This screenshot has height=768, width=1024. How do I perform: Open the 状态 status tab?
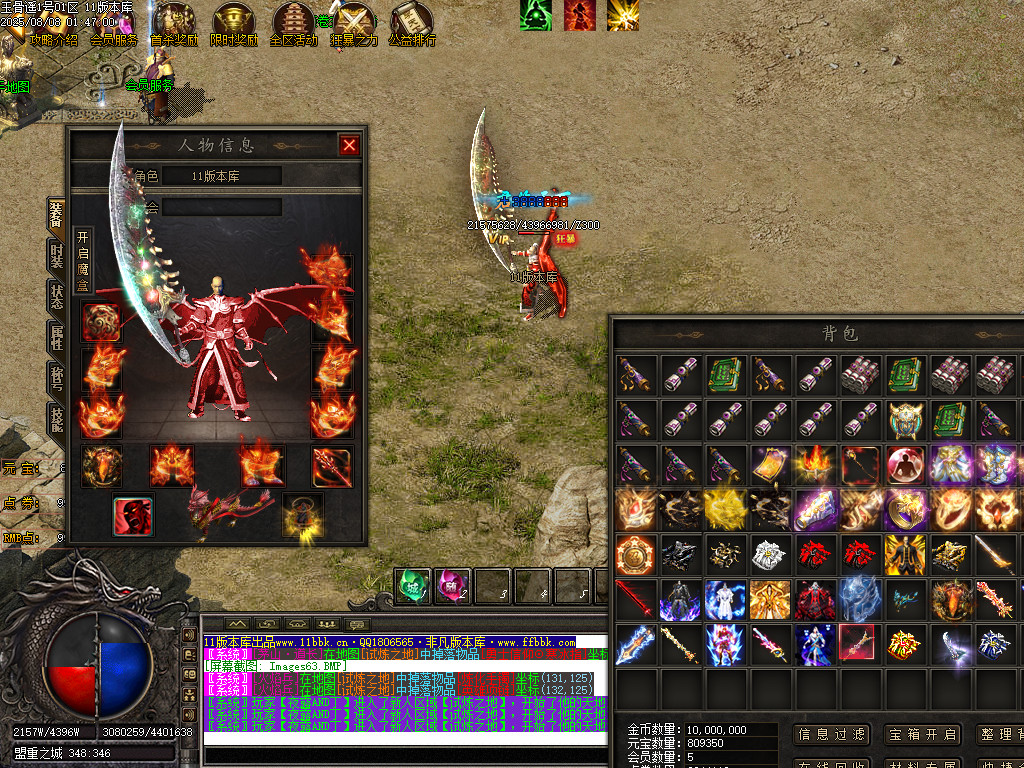tap(57, 296)
